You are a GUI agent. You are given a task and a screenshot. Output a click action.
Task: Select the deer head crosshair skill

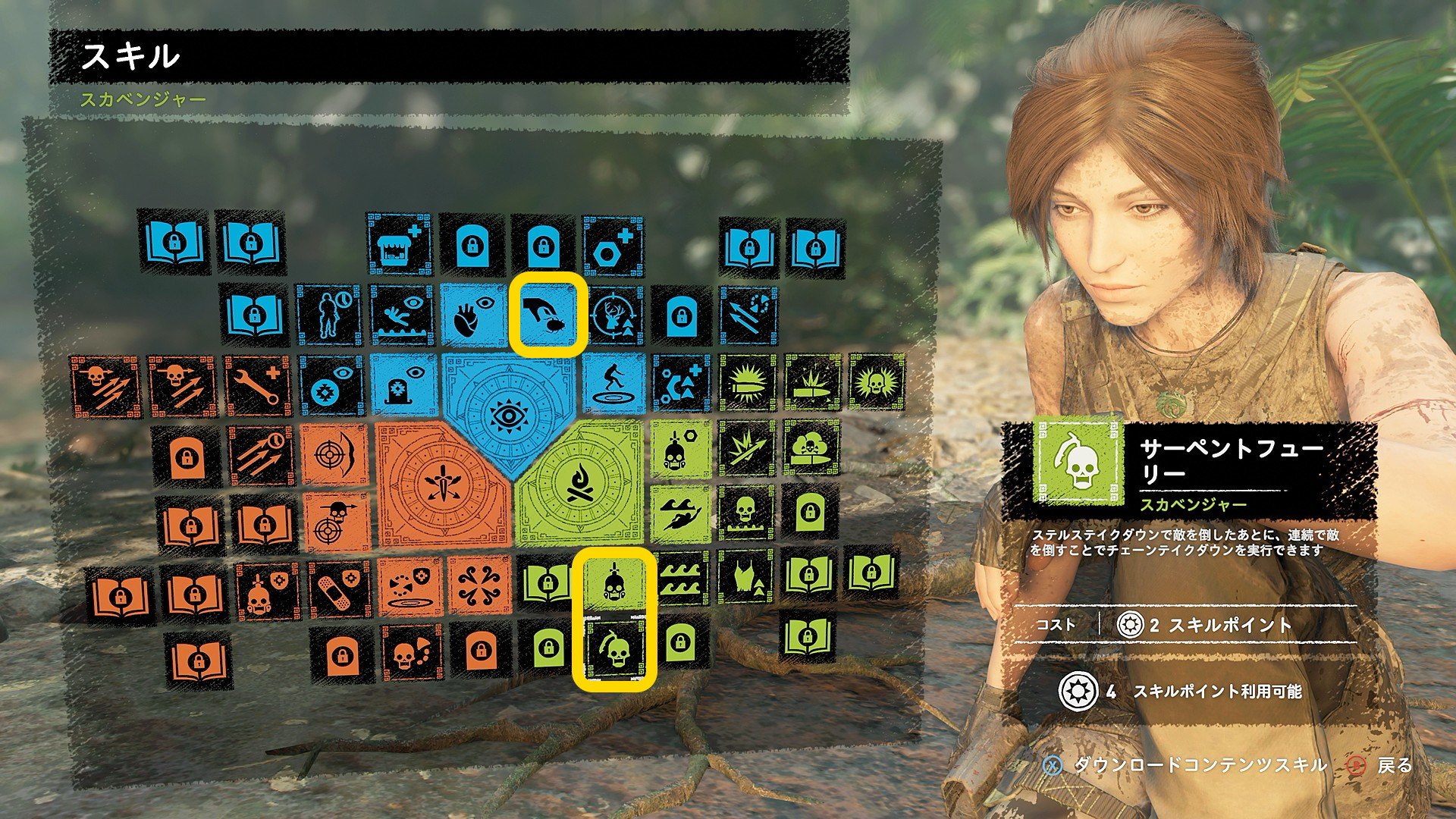tap(614, 316)
